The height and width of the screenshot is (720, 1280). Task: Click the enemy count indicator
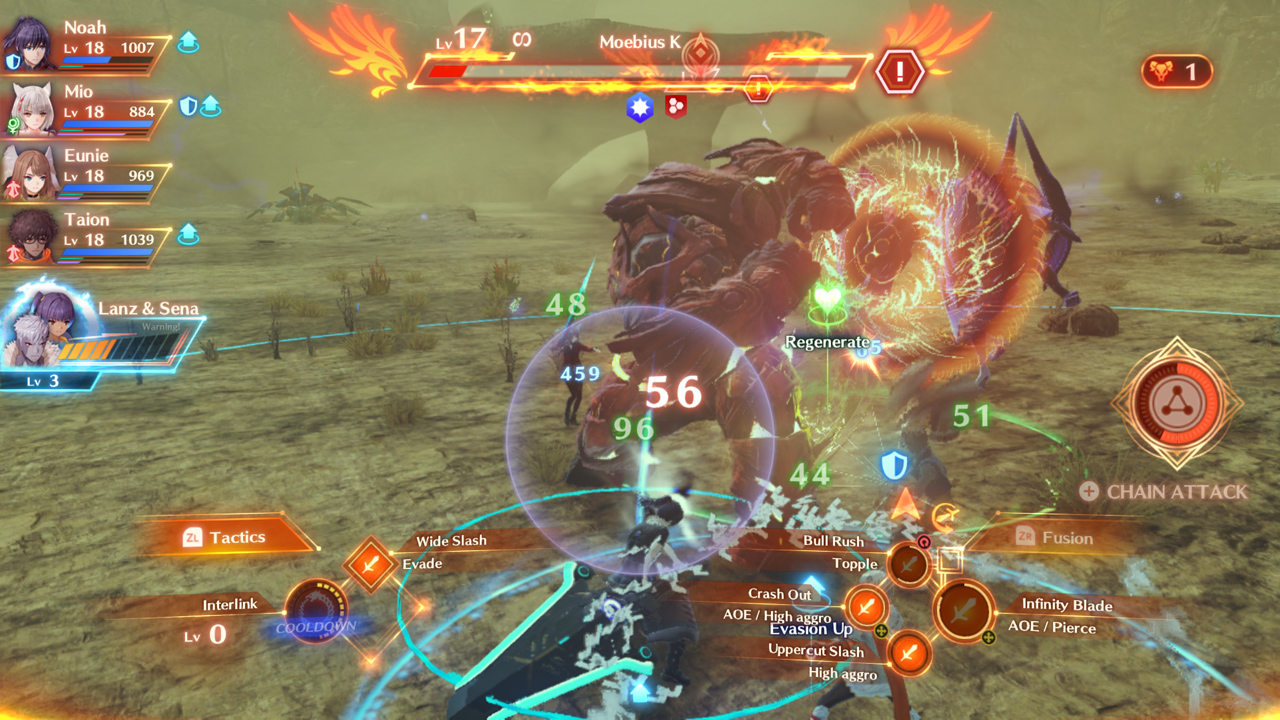click(x=1176, y=72)
